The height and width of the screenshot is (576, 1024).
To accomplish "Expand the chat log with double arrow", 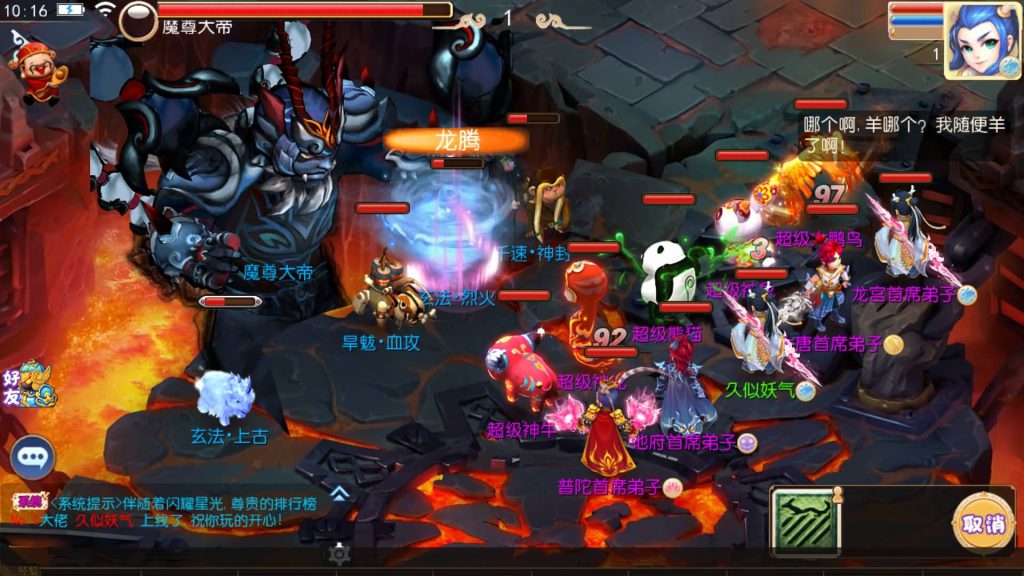I will click(340, 492).
